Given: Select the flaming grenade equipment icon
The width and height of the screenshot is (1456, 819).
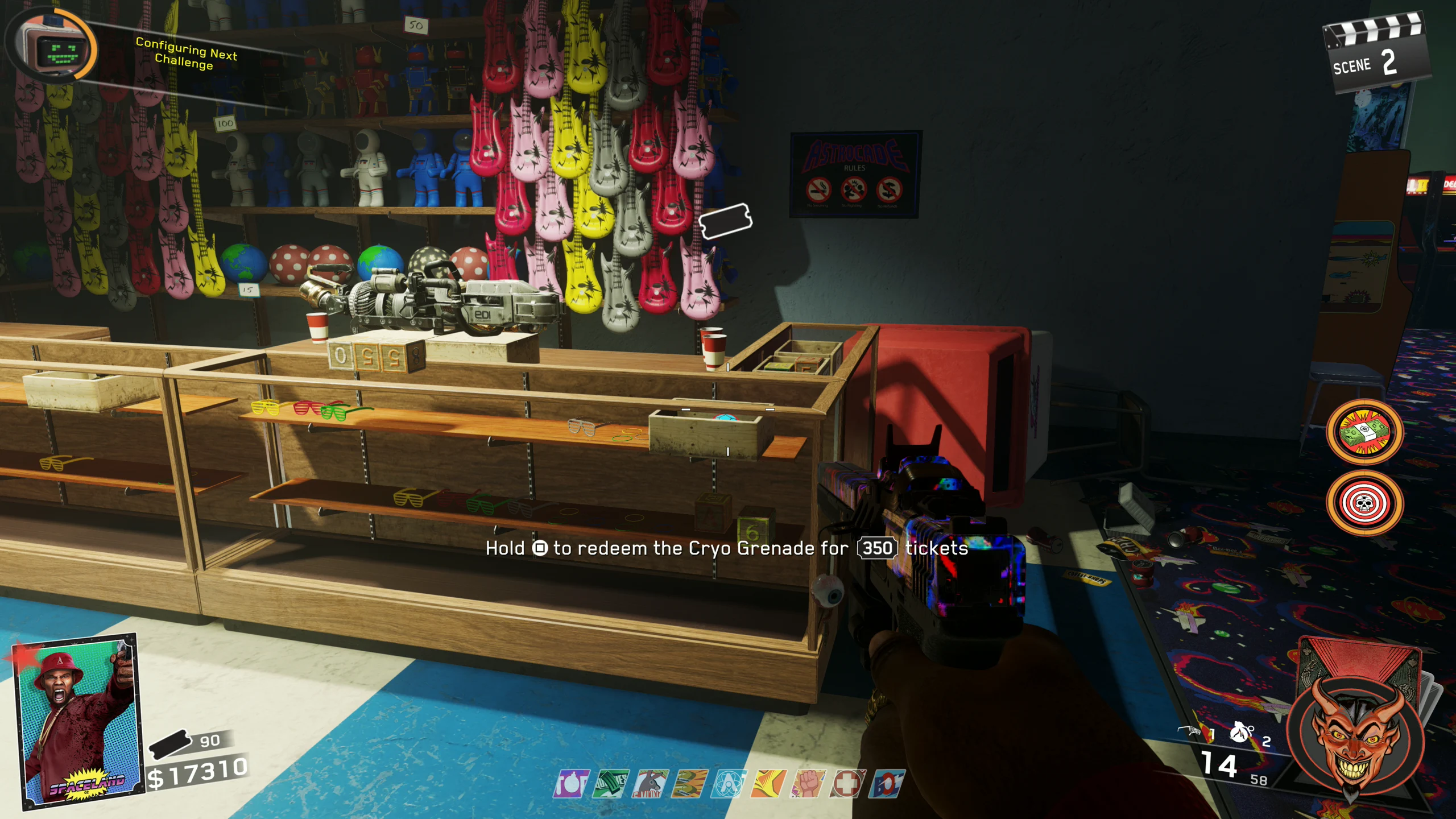Looking at the screenshot, I should 1241,732.
